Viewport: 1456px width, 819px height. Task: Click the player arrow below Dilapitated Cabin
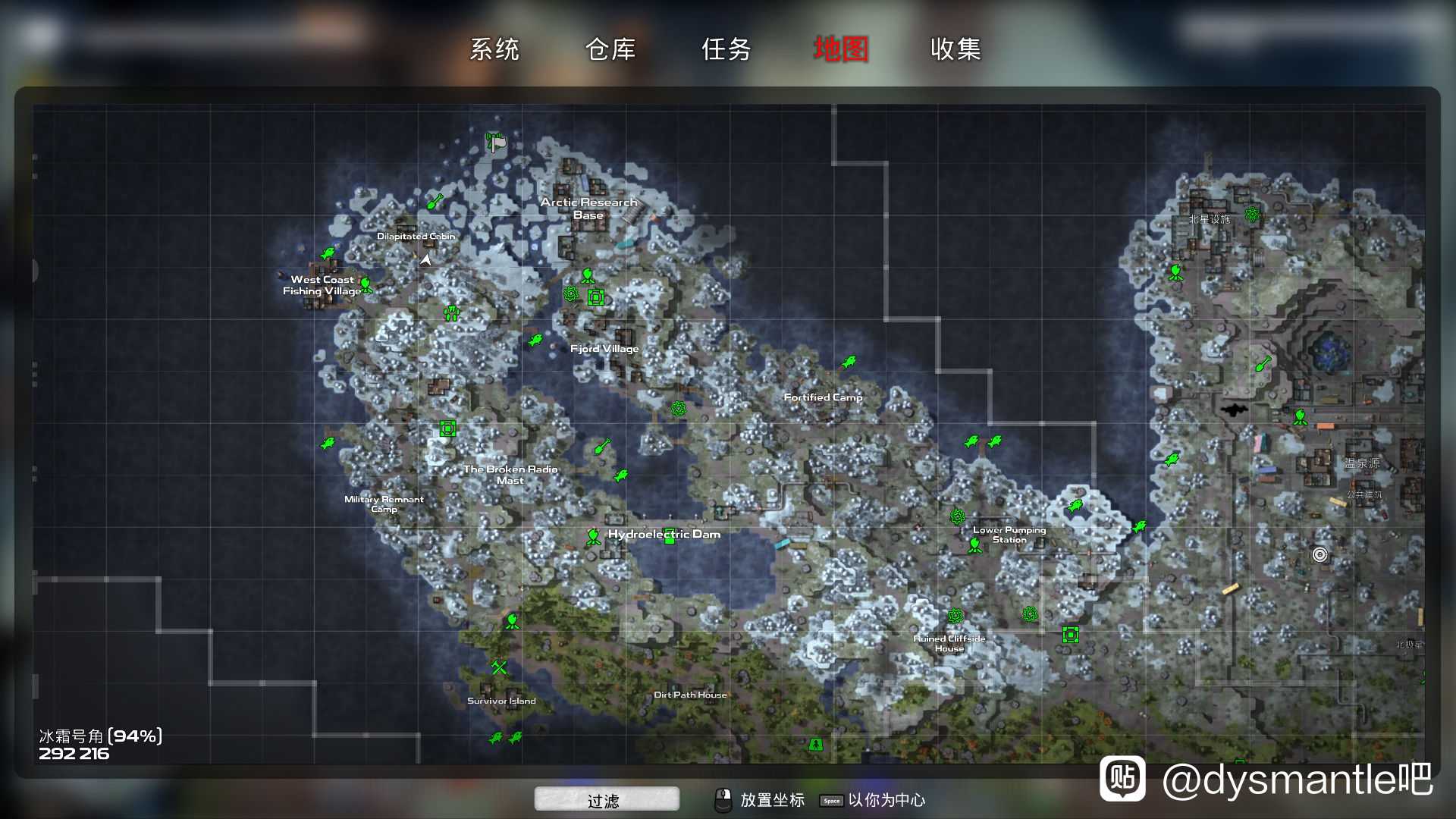pos(425,259)
